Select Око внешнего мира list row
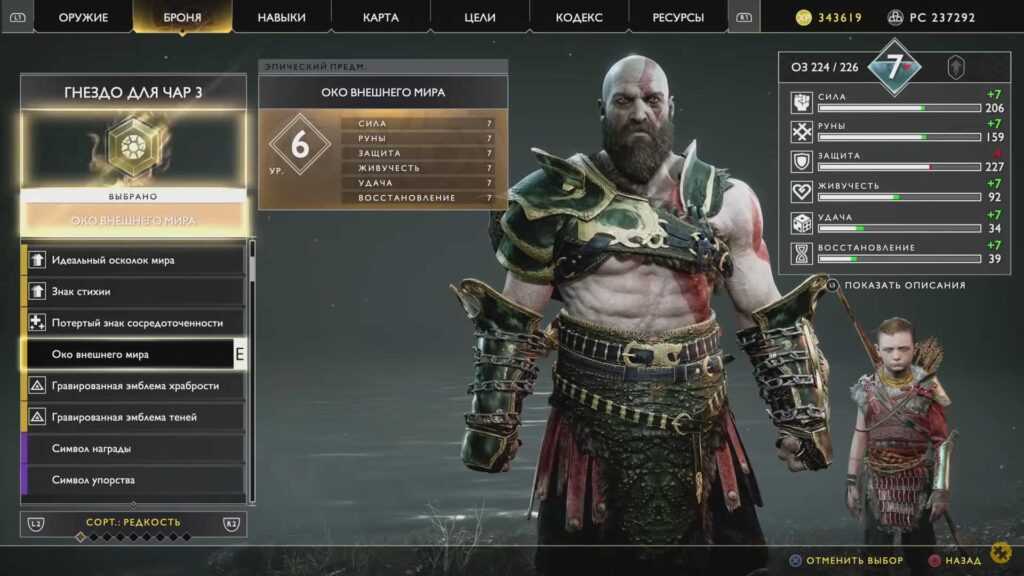 128,354
